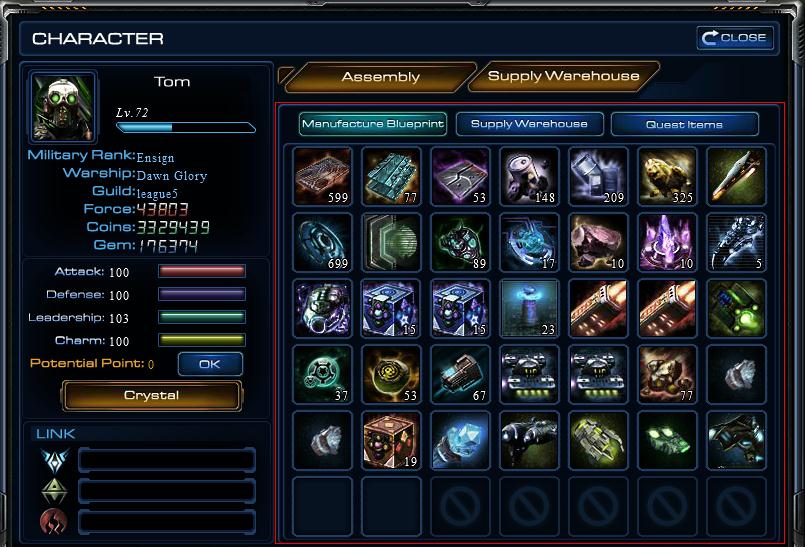Click the barrel canister item with 148
Image resolution: width=805 pixels, height=547 pixels.
pos(530,176)
